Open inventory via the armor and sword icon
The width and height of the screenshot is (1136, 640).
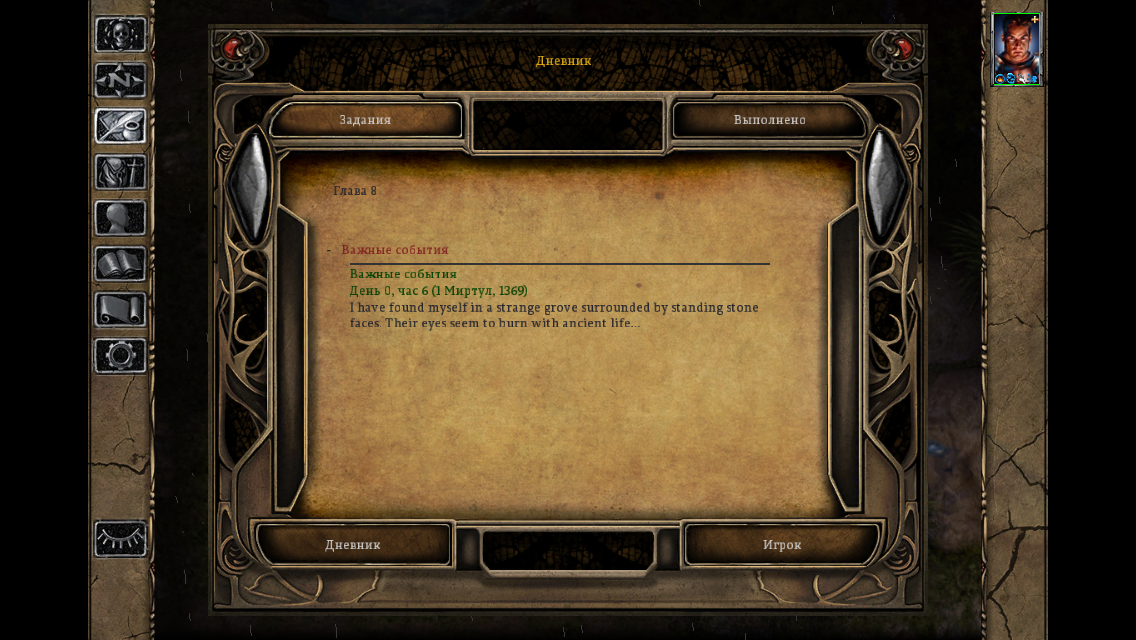(121, 172)
